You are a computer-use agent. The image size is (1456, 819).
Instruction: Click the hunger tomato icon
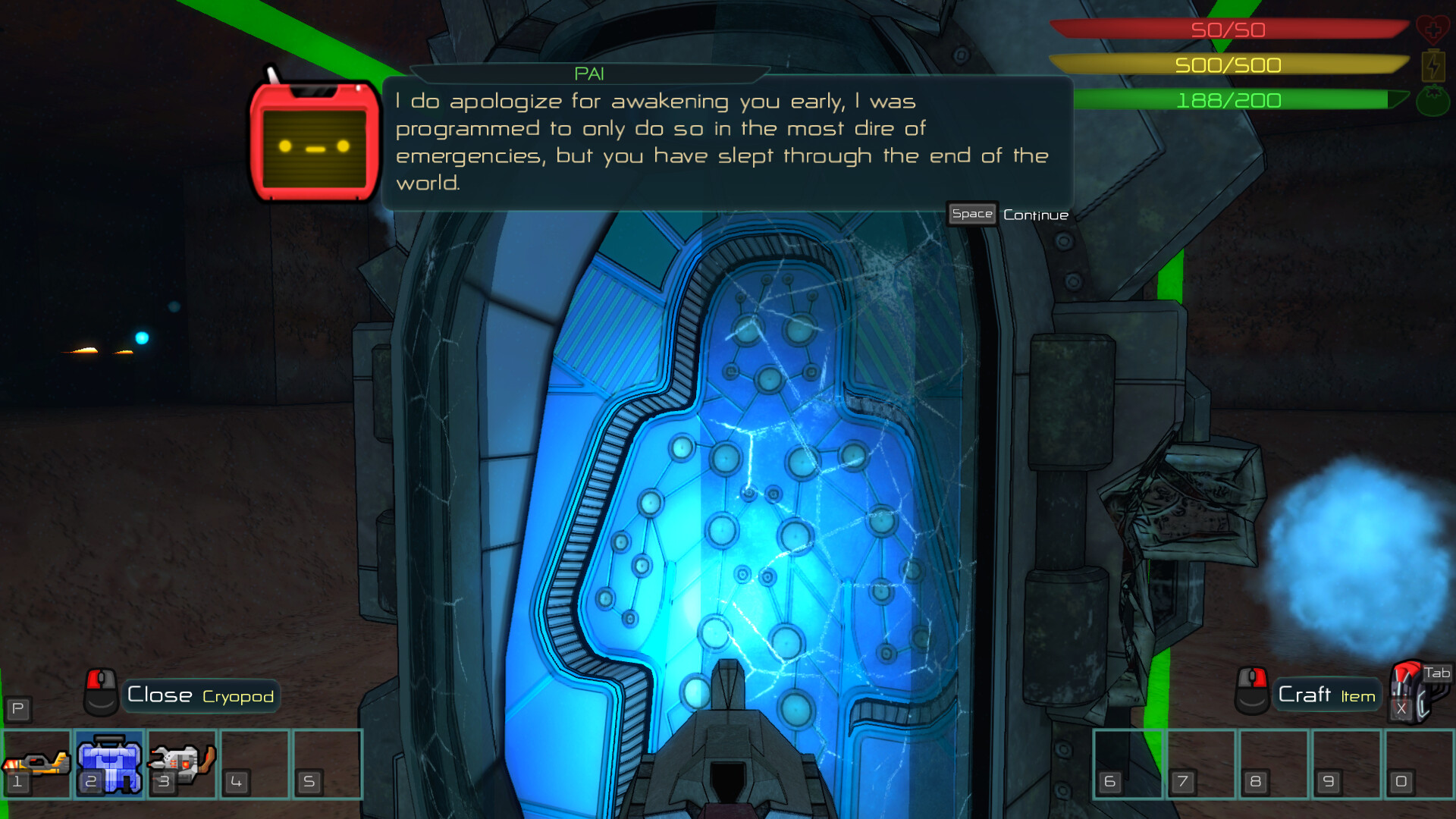[x=1433, y=99]
